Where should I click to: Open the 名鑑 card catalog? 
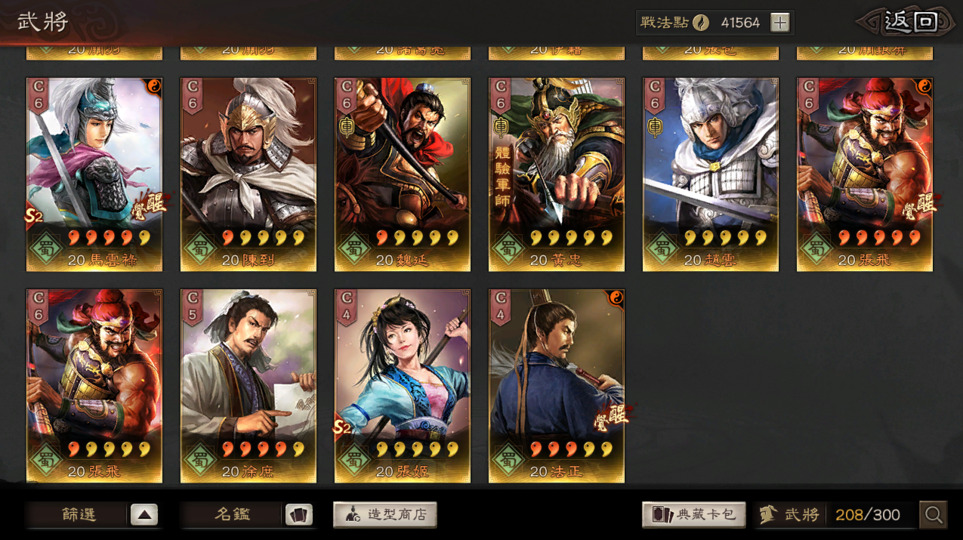tap(248, 515)
